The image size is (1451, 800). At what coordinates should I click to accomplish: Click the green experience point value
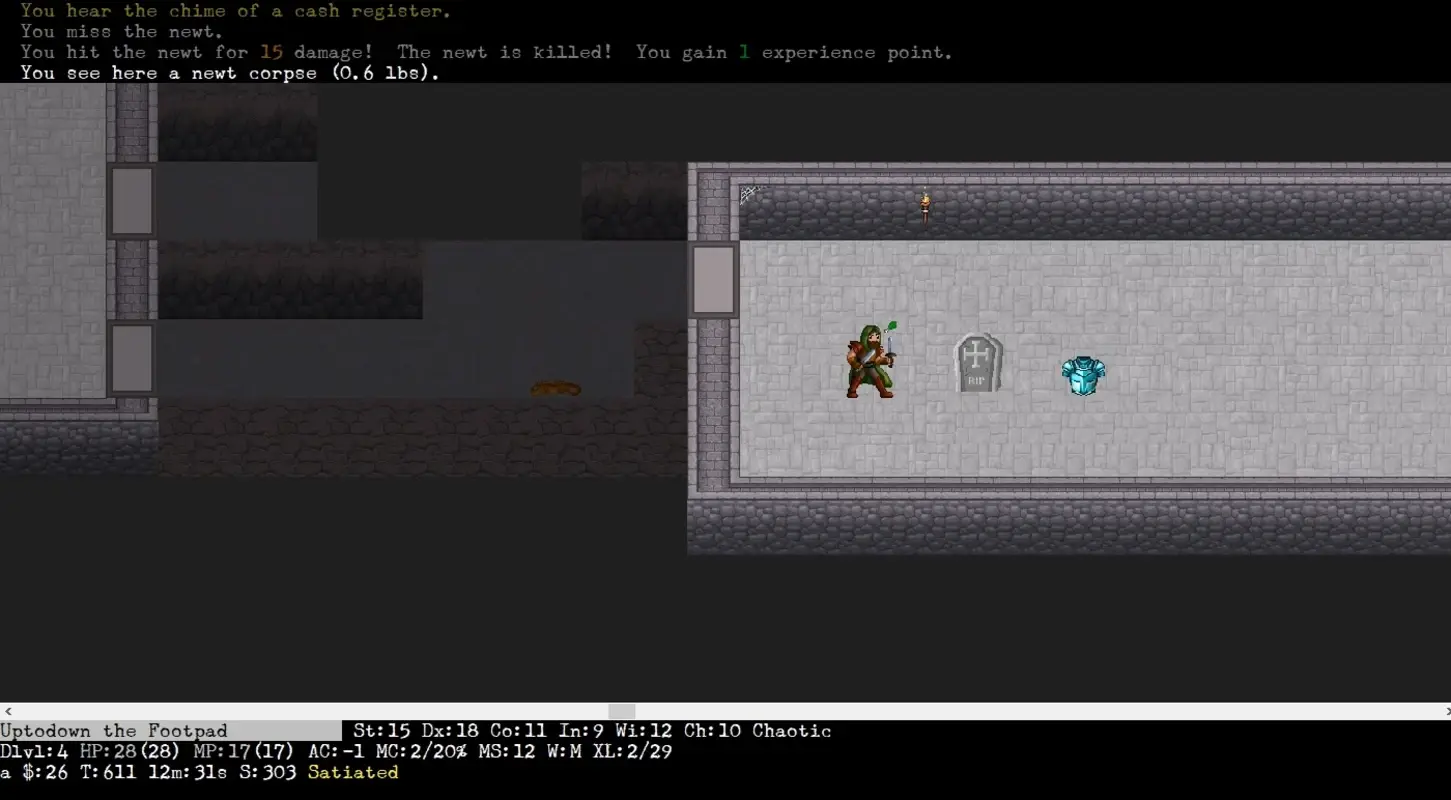click(743, 51)
